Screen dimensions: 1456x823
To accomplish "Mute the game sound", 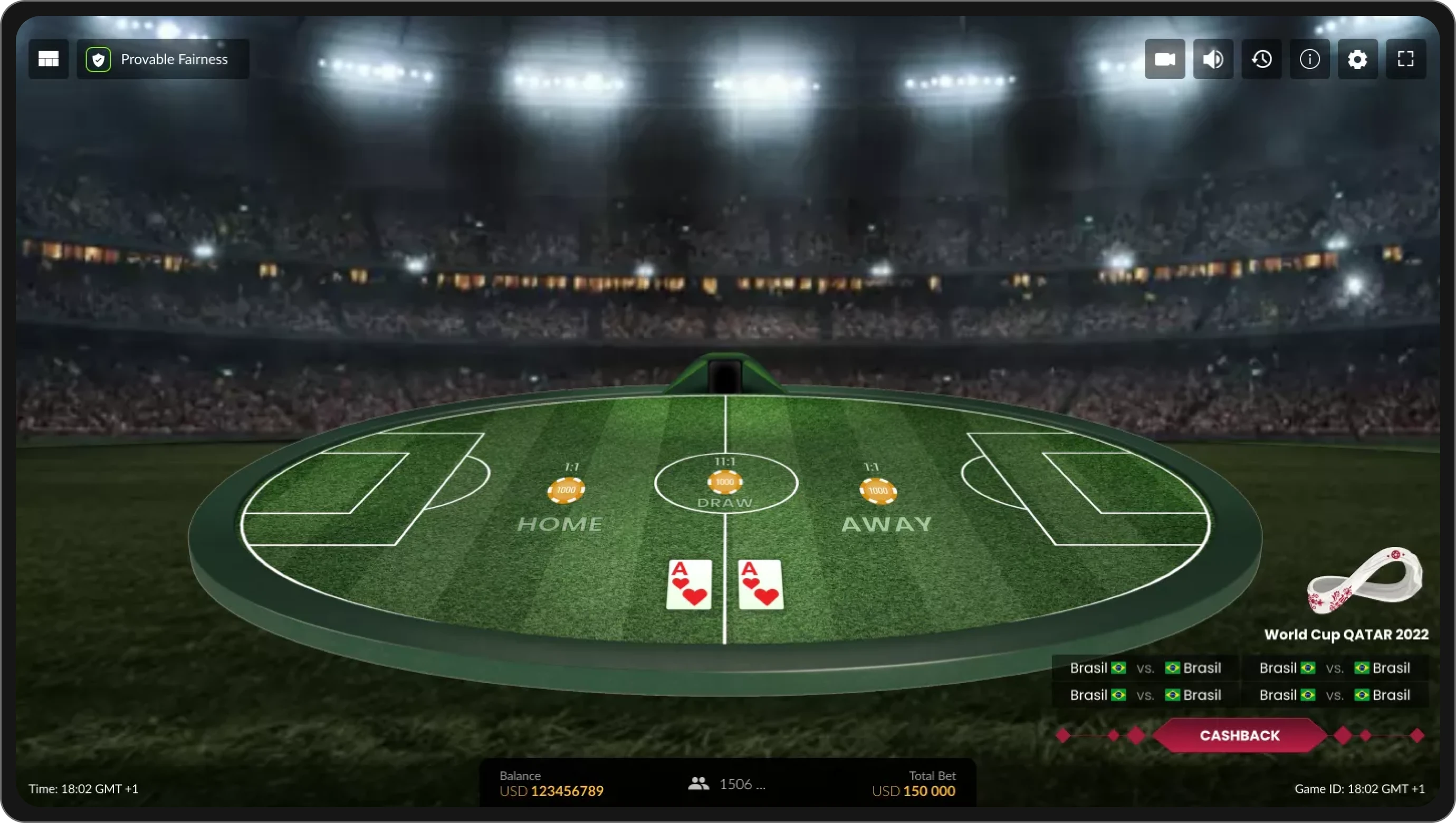I will [1213, 59].
